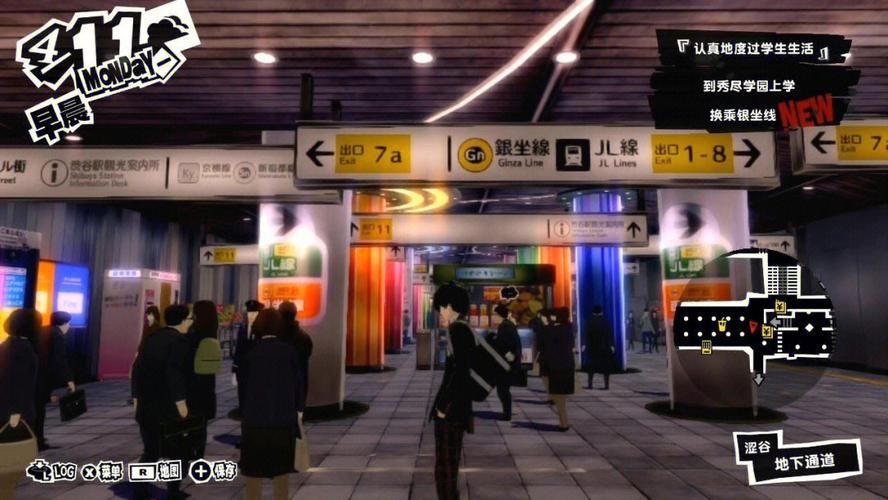Select the 到秀尽学园上学 objective
The width and height of the screenshot is (888, 500).
(750, 85)
